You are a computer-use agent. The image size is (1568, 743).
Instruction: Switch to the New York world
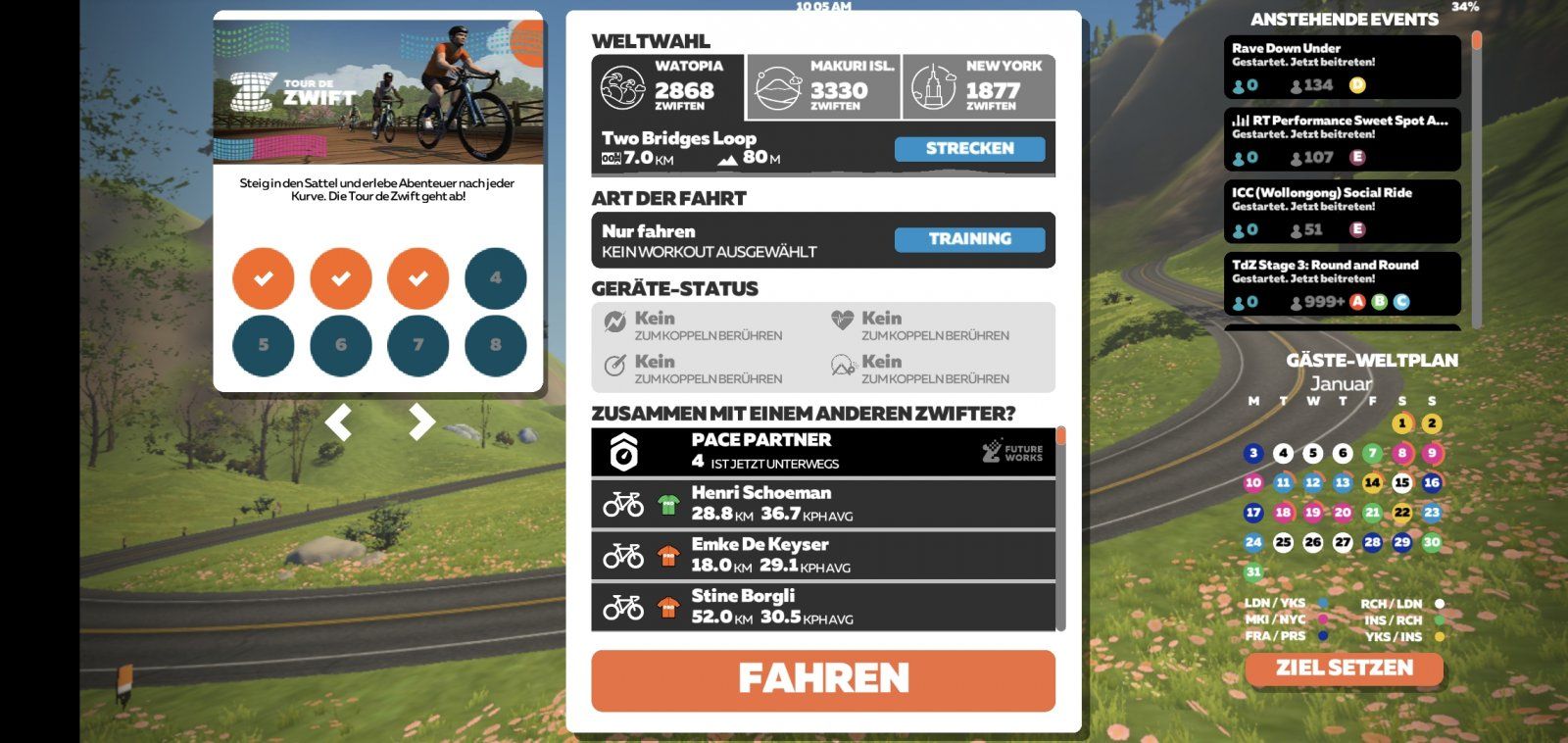tap(978, 87)
